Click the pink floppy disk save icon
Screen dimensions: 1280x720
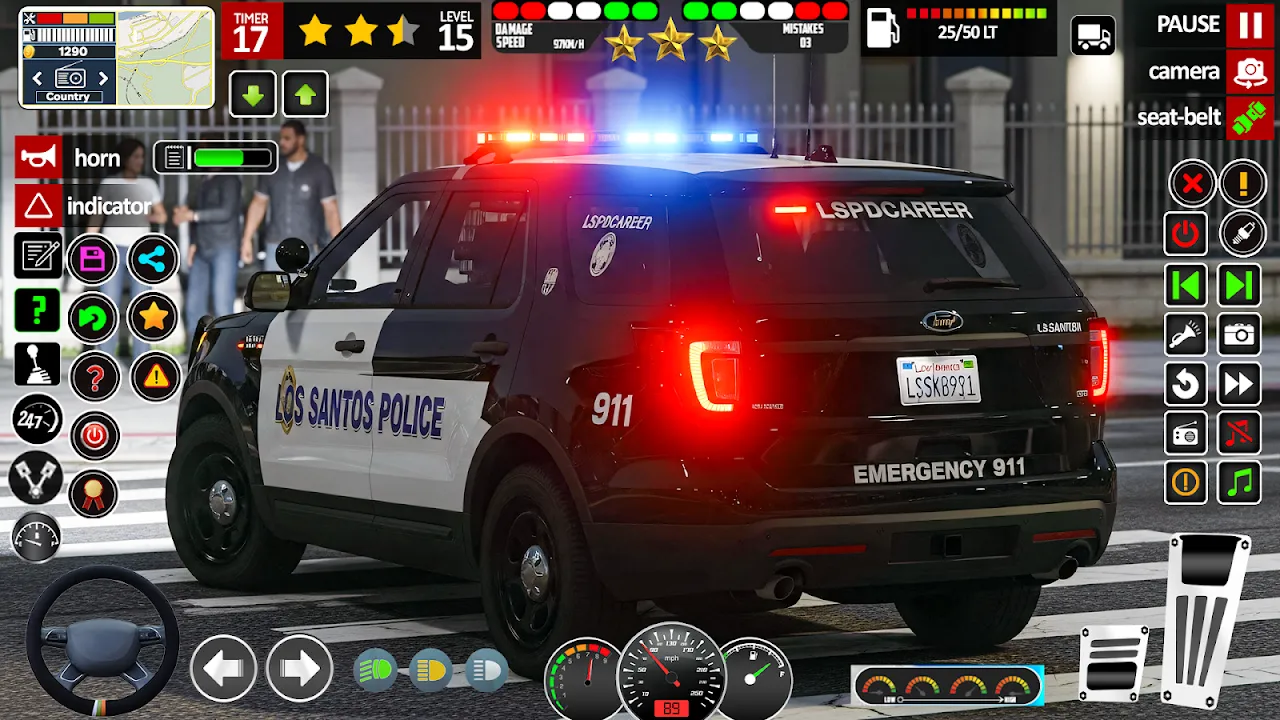(x=93, y=260)
